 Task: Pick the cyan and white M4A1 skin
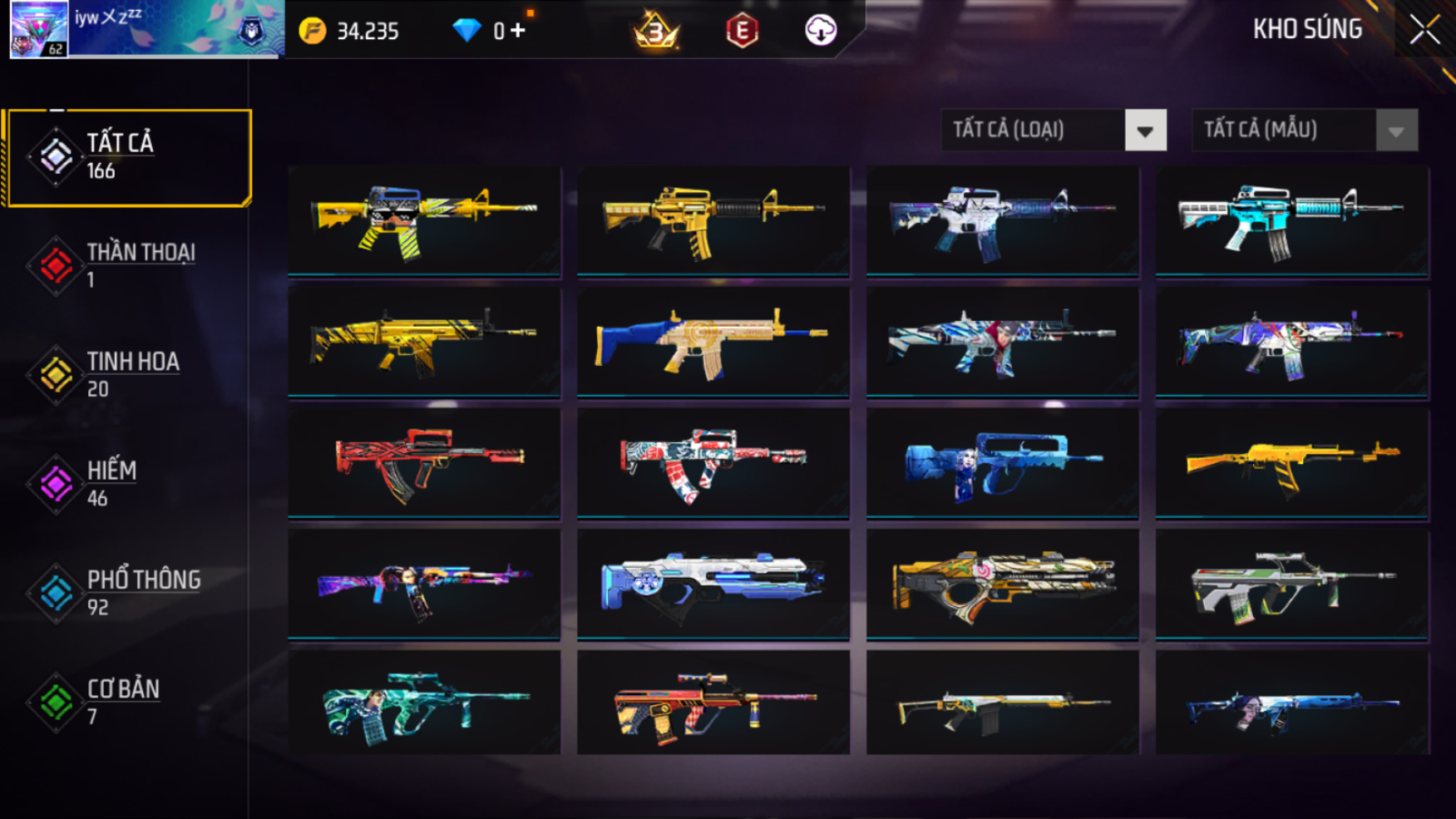[x=1291, y=220]
